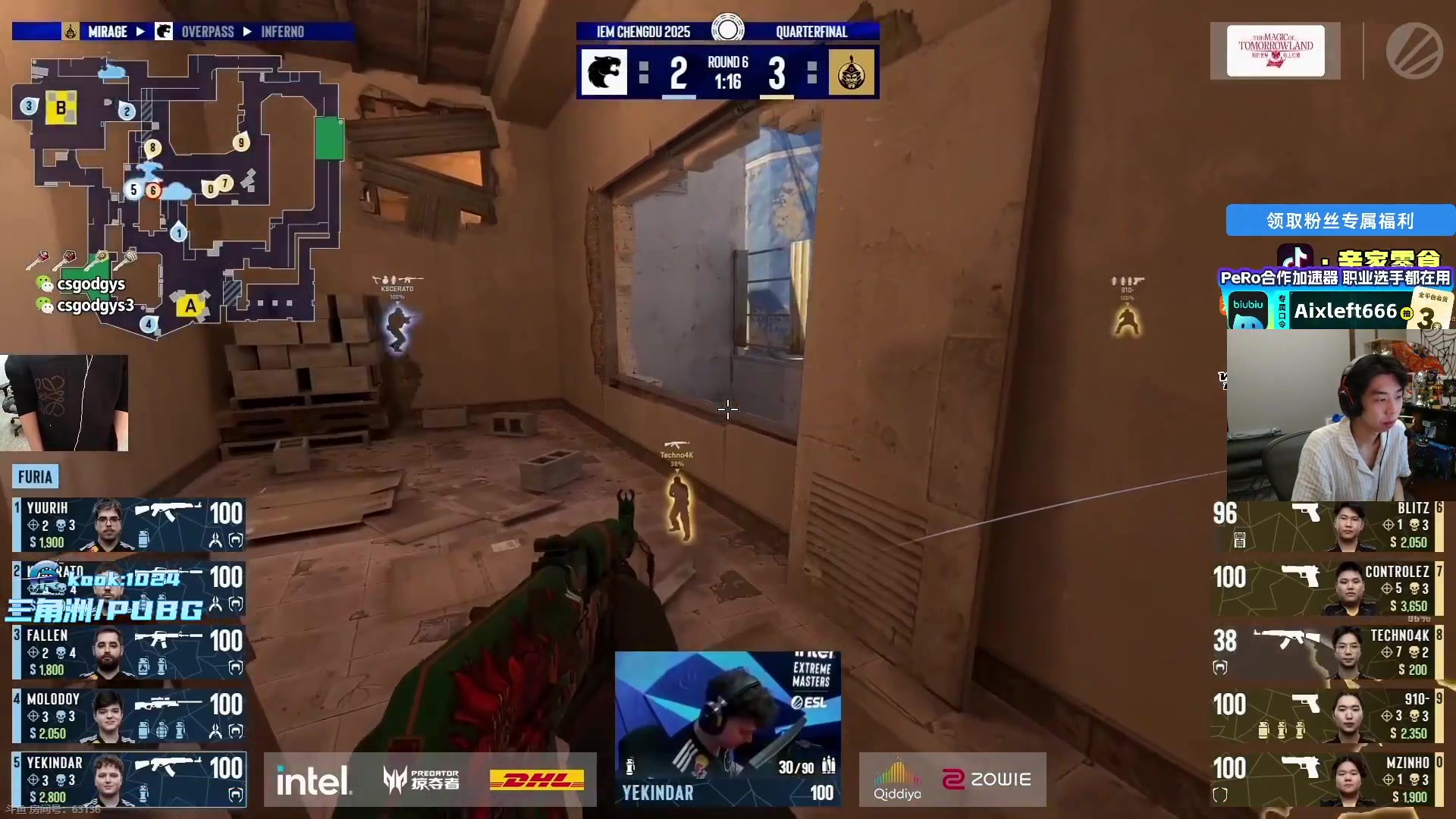Viewport: 1456px width, 819px height.
Task: Select MZINHO's player panel
Action: tap(1327, 780)
